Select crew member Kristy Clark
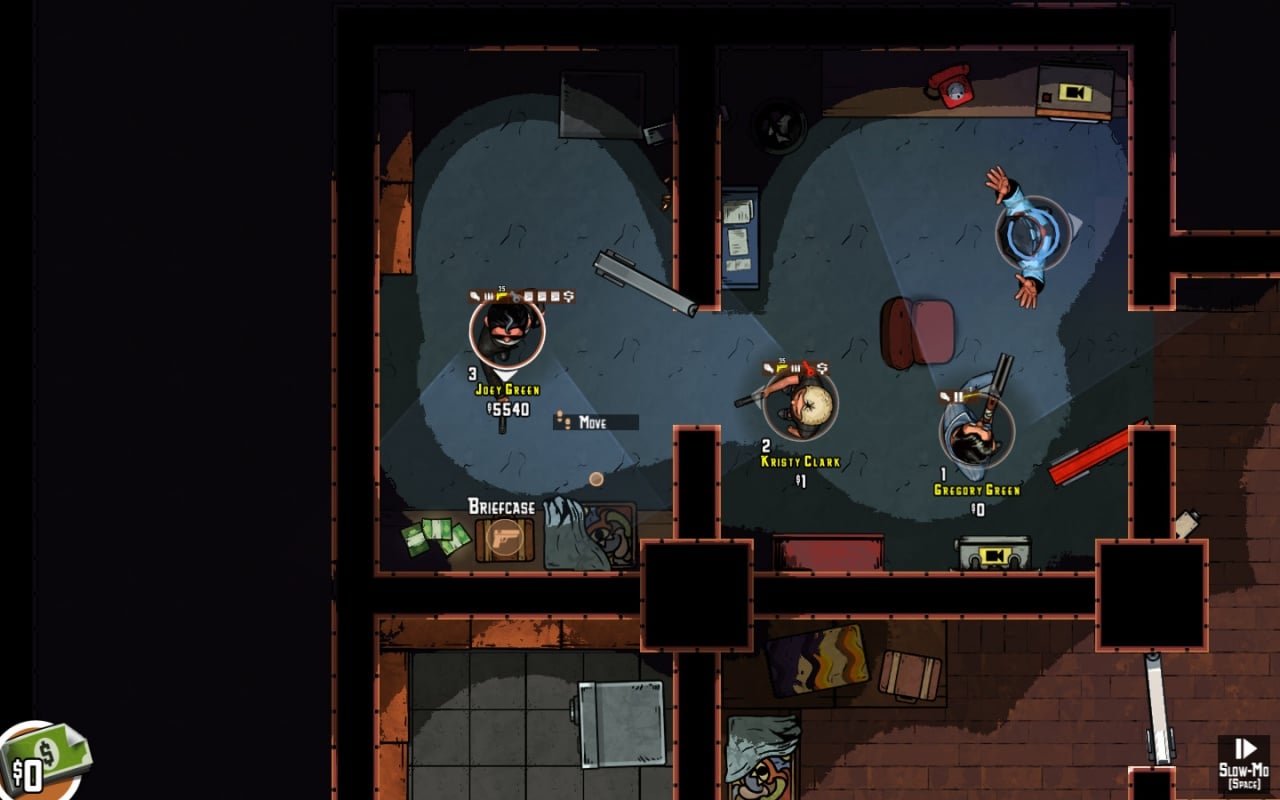Image resolution: width=1280 pixels, height=800 pixels. tap(801, 404)
